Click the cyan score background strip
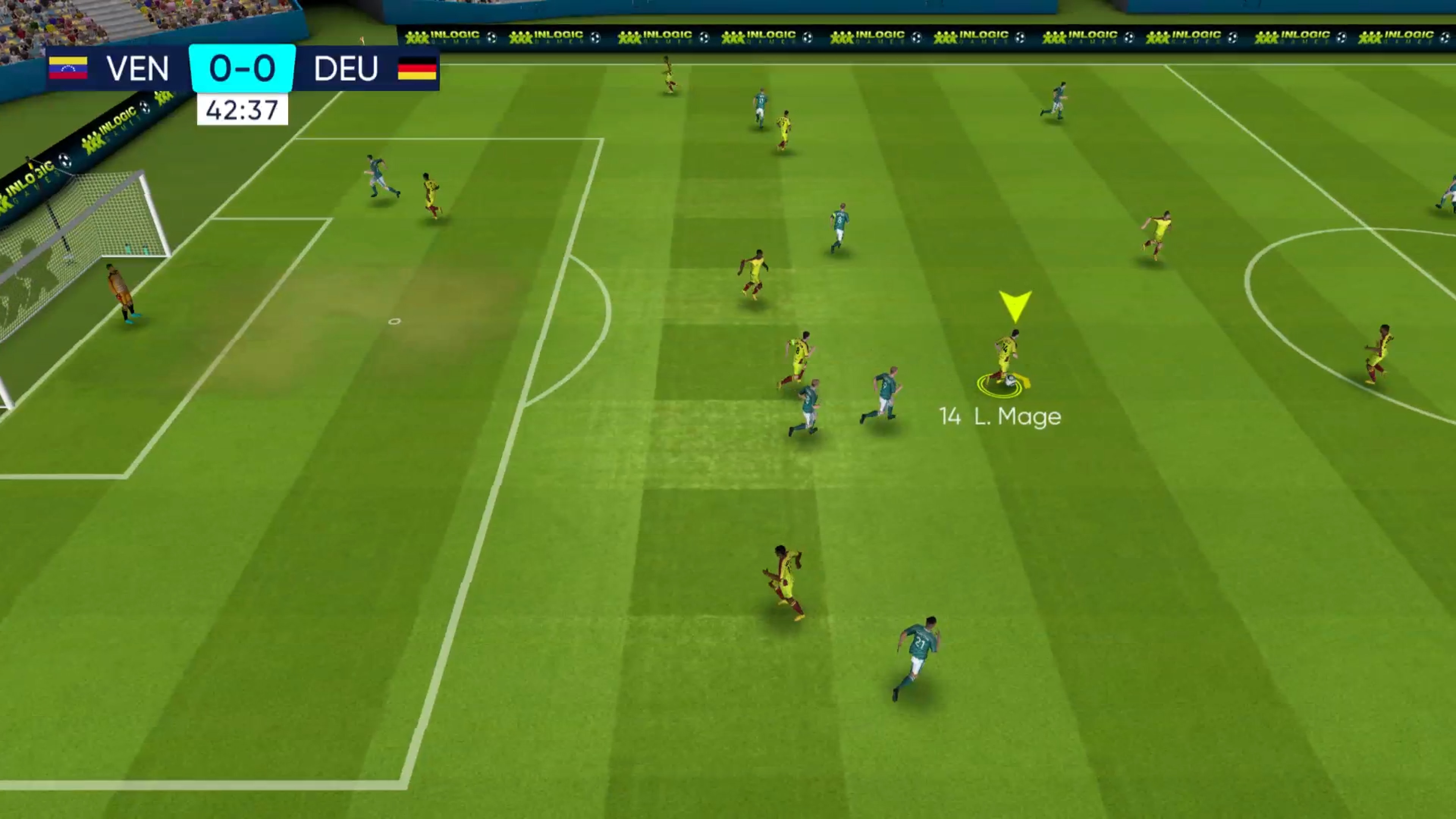The image size is (1456, 819). [x=242, y=68]
